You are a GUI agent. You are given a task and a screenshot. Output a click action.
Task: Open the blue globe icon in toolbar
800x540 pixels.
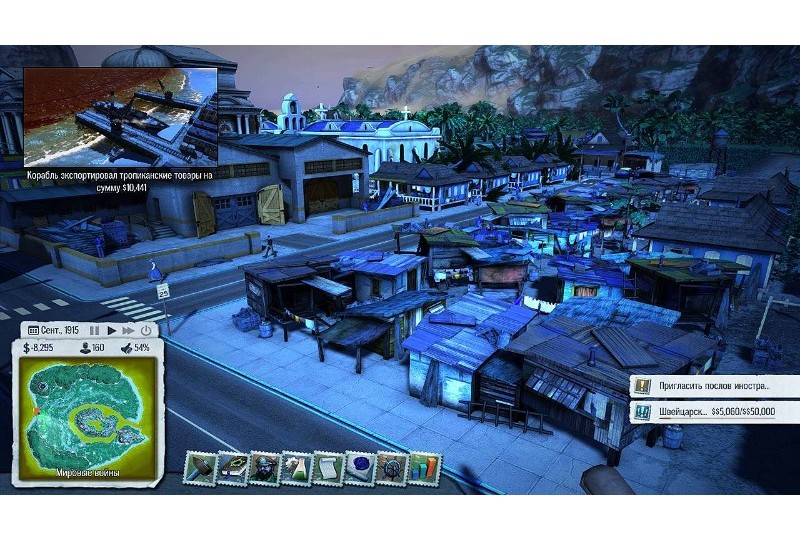(359, 467)
